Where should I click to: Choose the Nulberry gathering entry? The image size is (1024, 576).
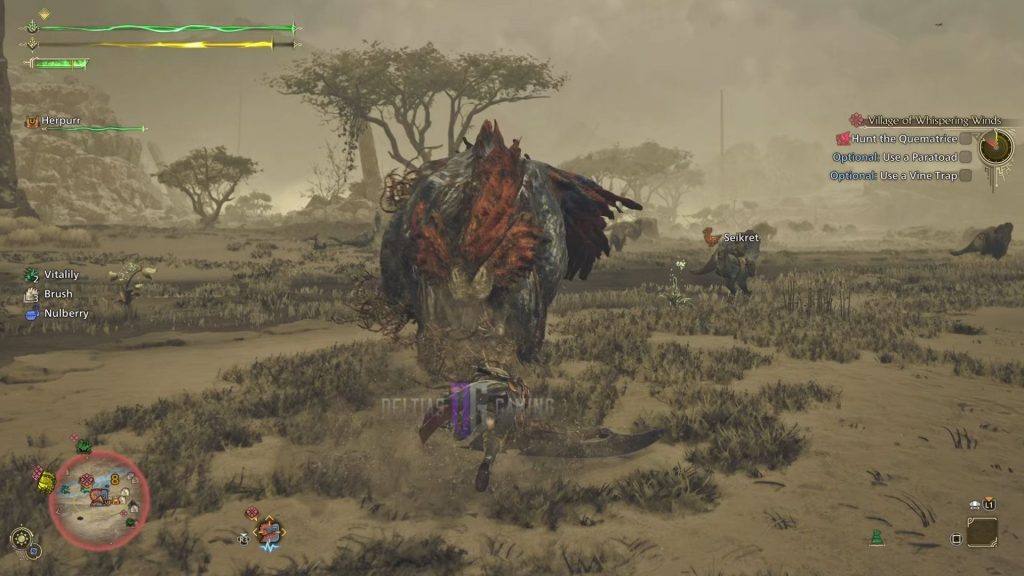point(64,313)
